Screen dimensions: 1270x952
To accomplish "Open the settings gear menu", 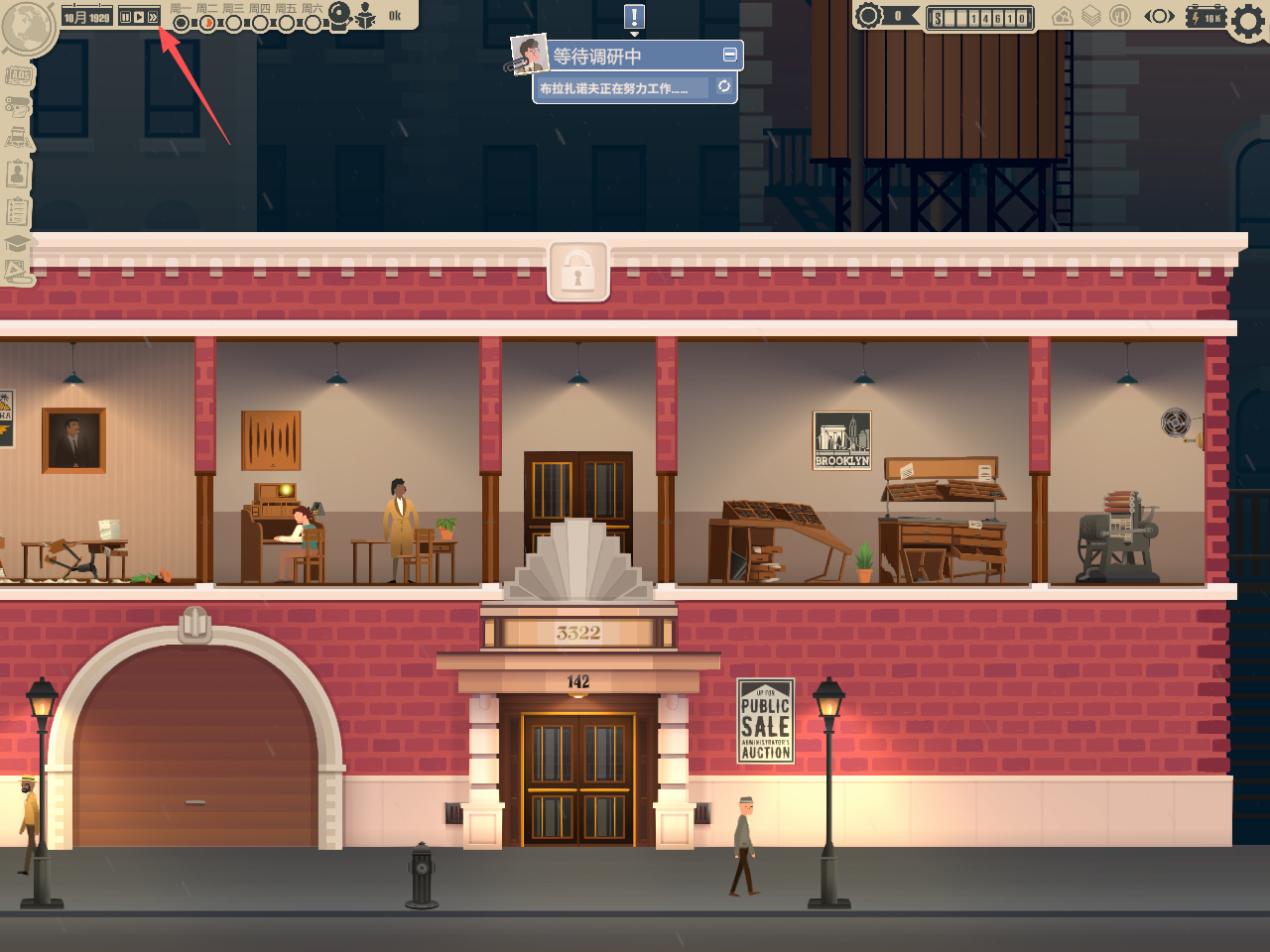I will coord(1250,20).
